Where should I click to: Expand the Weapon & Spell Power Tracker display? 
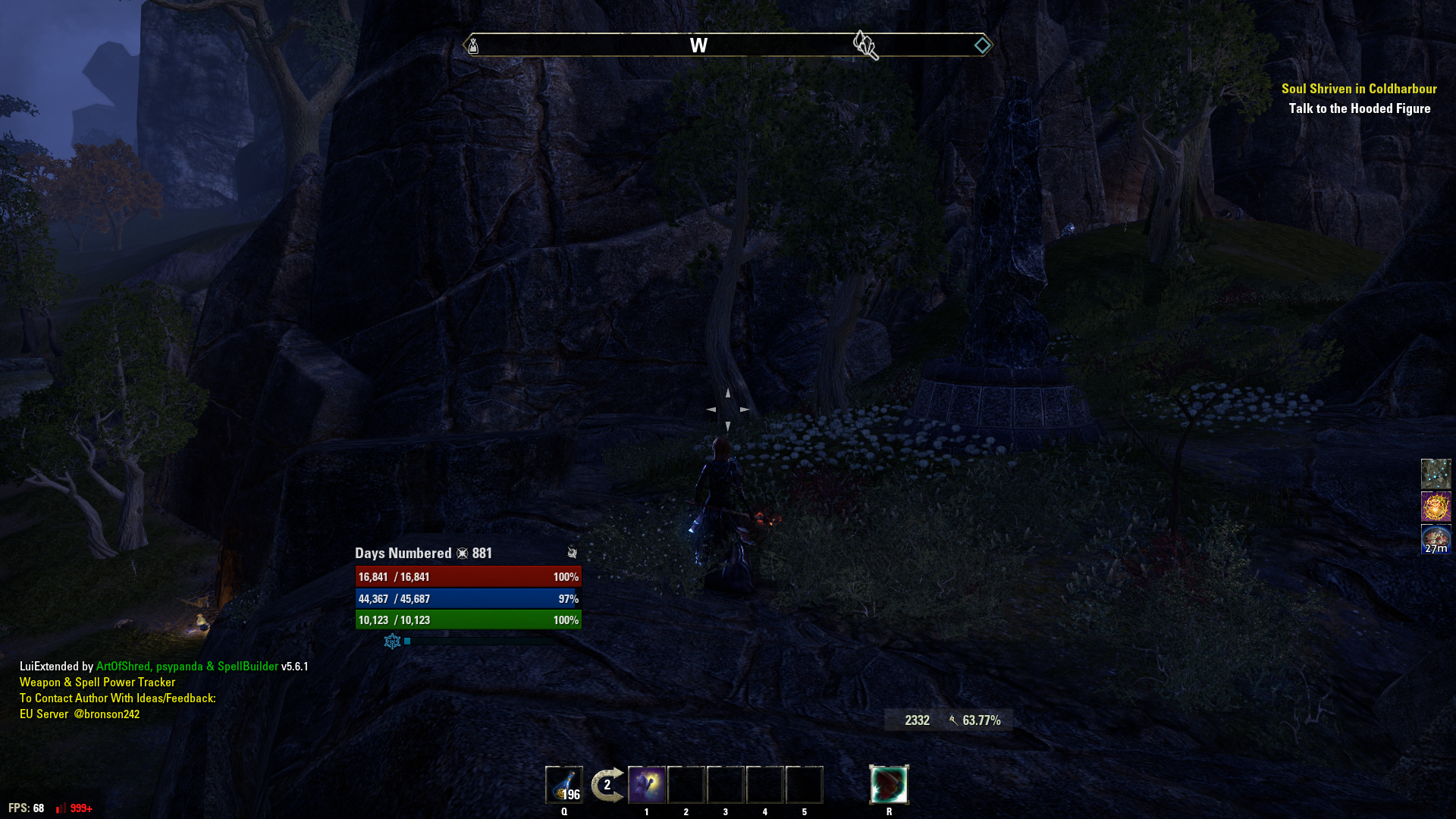coord(97,682)
